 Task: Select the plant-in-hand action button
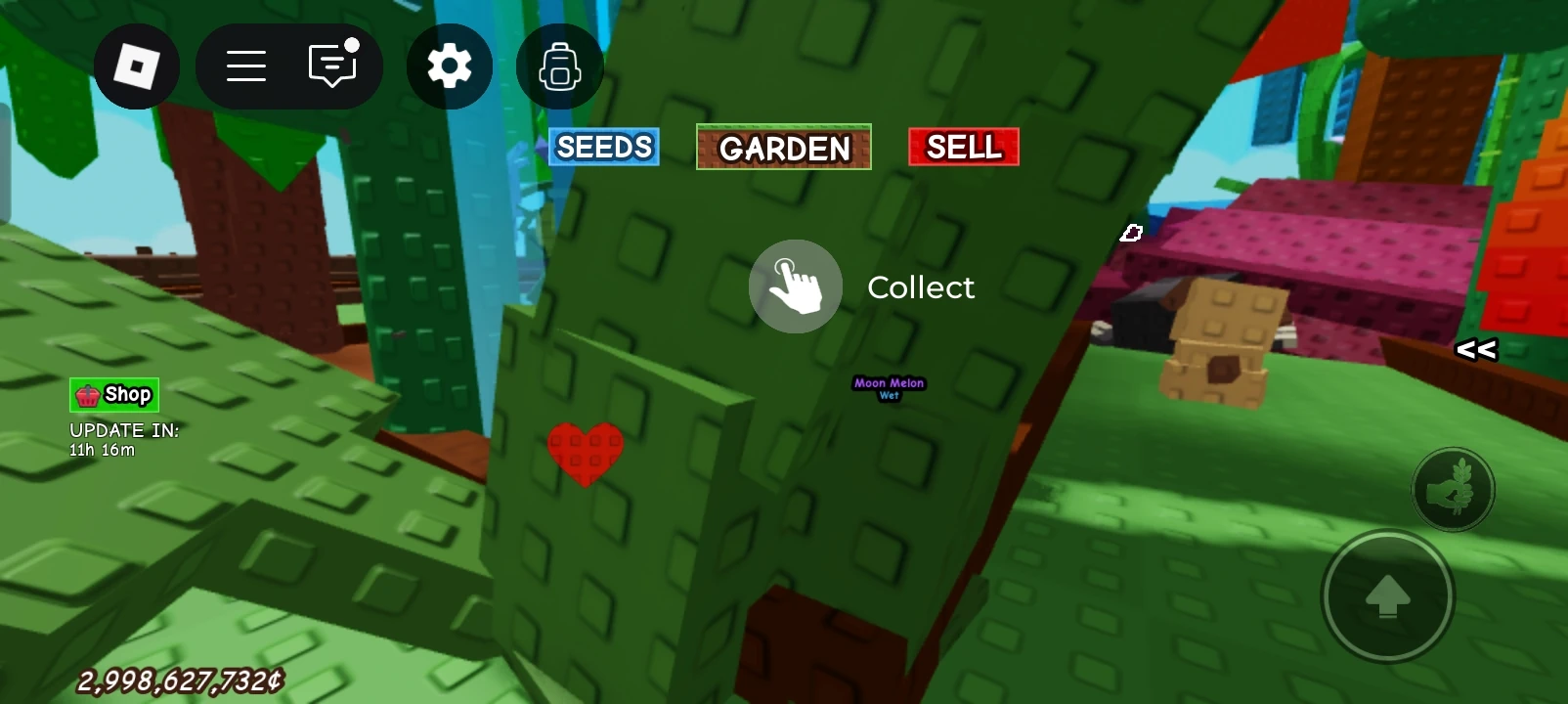pos(1453,489)
